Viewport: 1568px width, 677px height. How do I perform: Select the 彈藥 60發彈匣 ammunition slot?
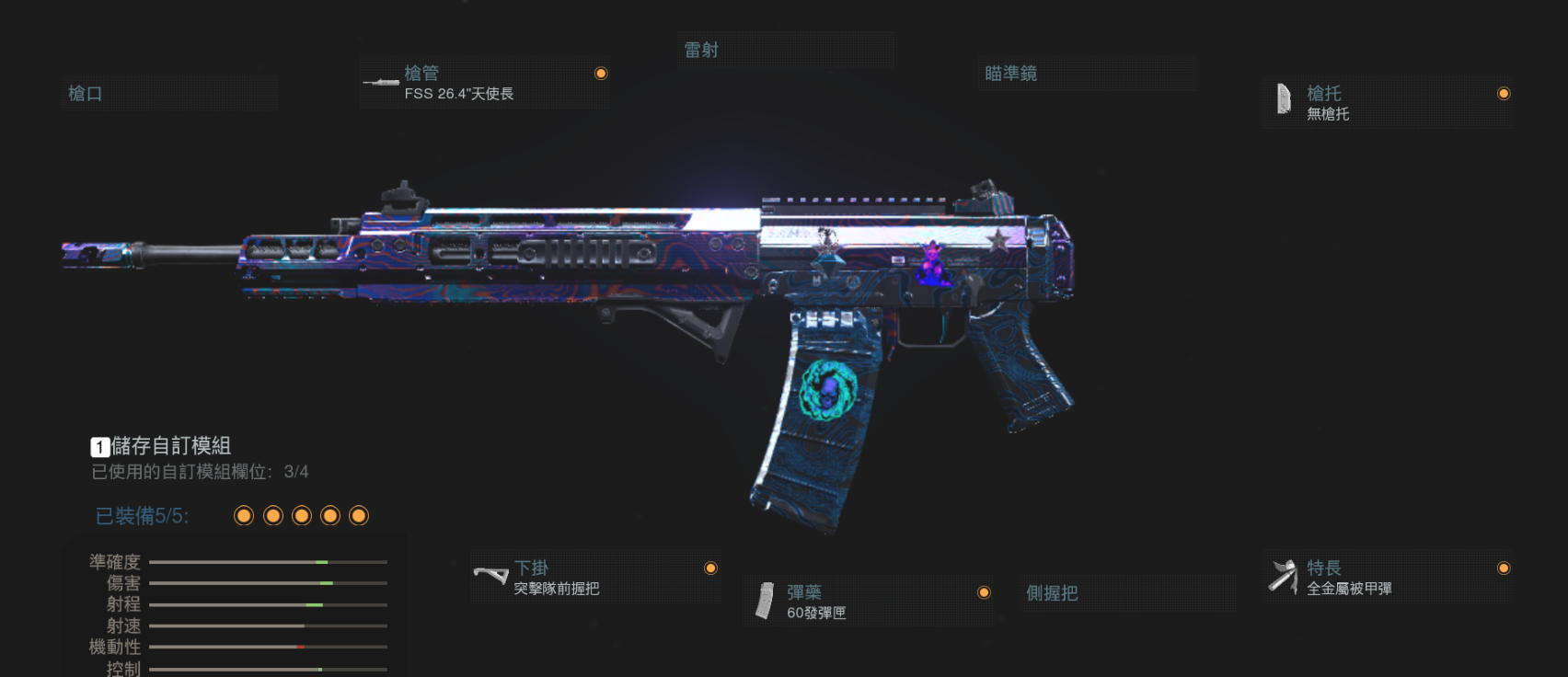pos(868,602)
